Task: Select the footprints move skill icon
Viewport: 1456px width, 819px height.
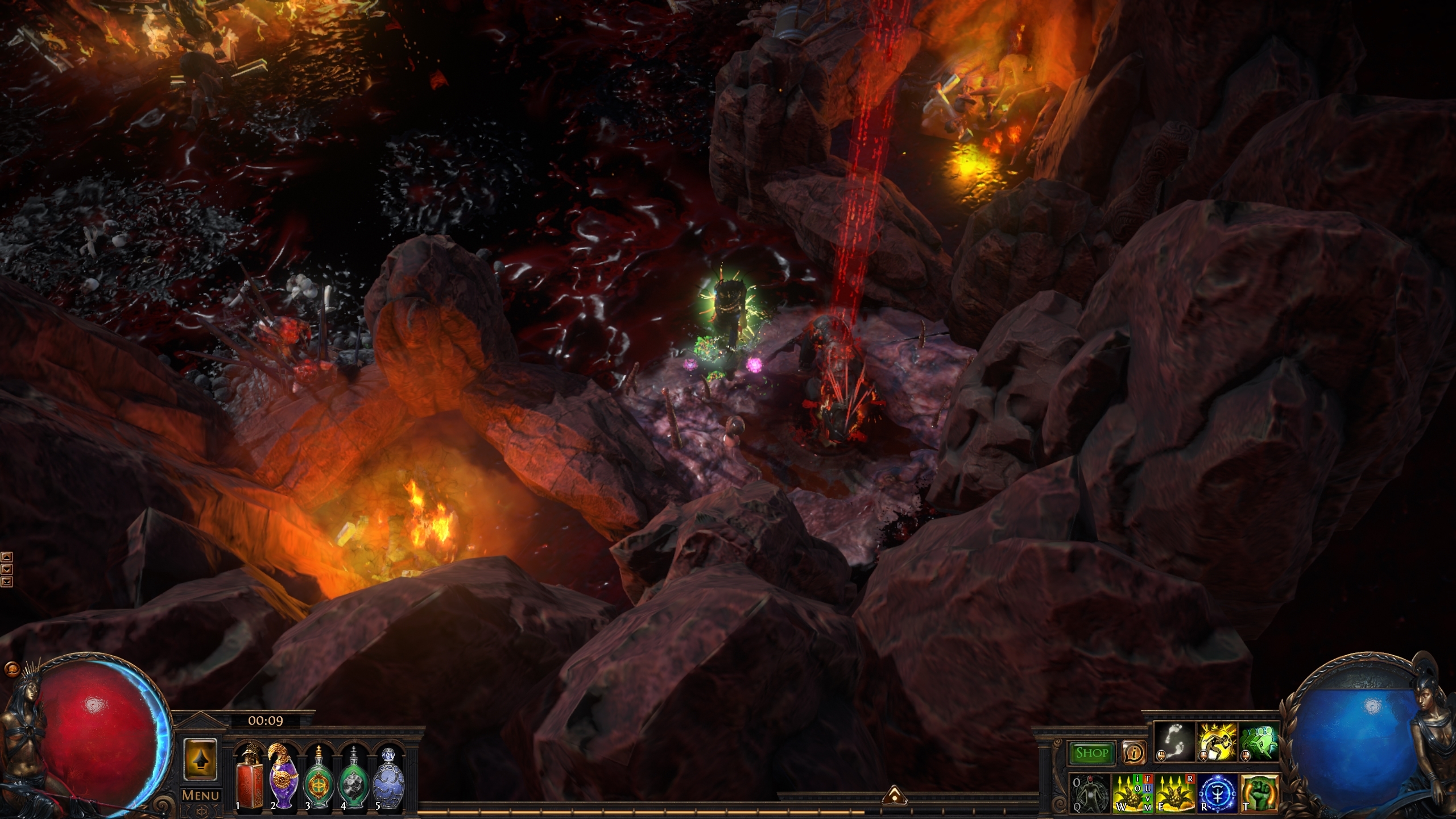Action: point(1174,742)
